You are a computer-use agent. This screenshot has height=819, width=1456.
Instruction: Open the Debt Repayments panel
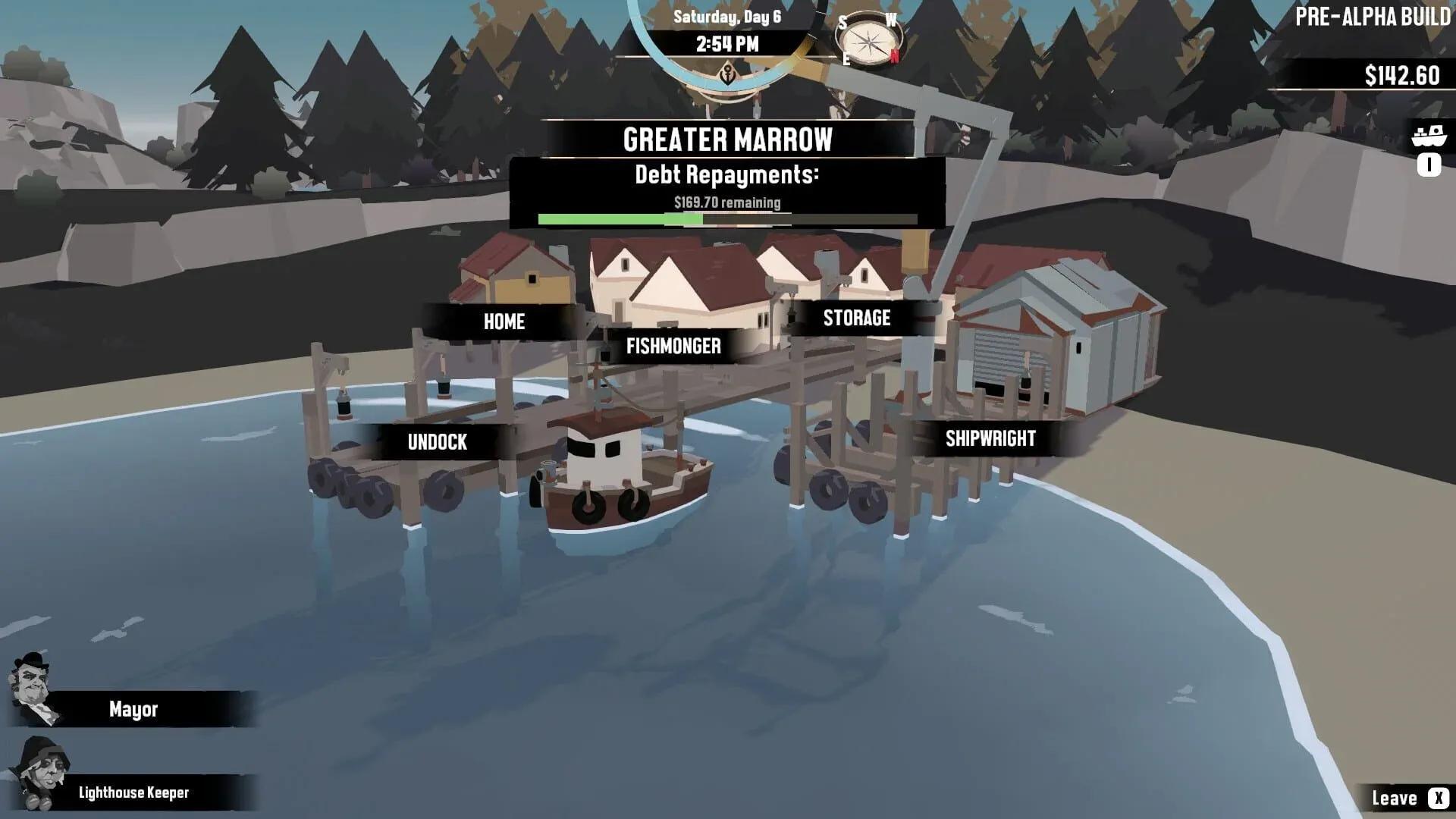(726, 175)
